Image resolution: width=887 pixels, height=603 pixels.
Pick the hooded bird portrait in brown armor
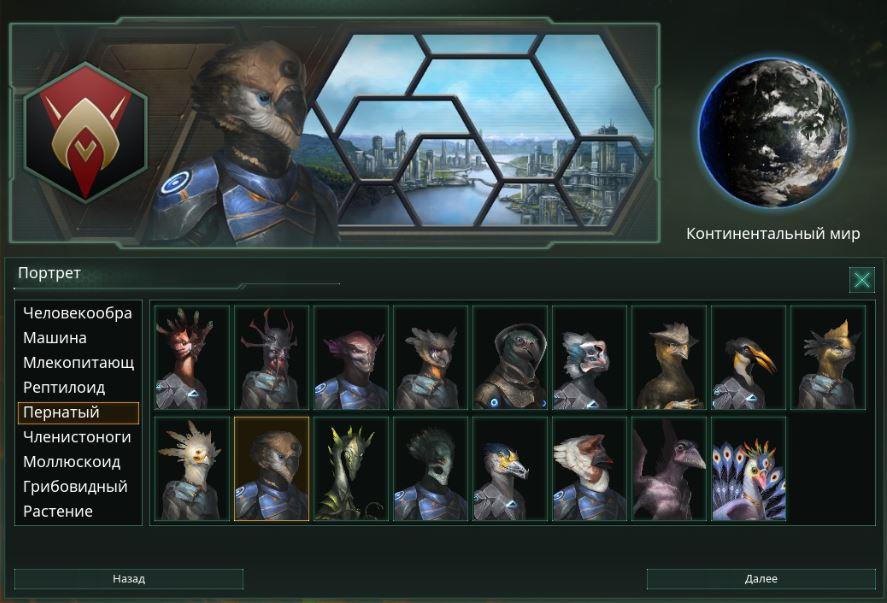click(x=510, y=357)
